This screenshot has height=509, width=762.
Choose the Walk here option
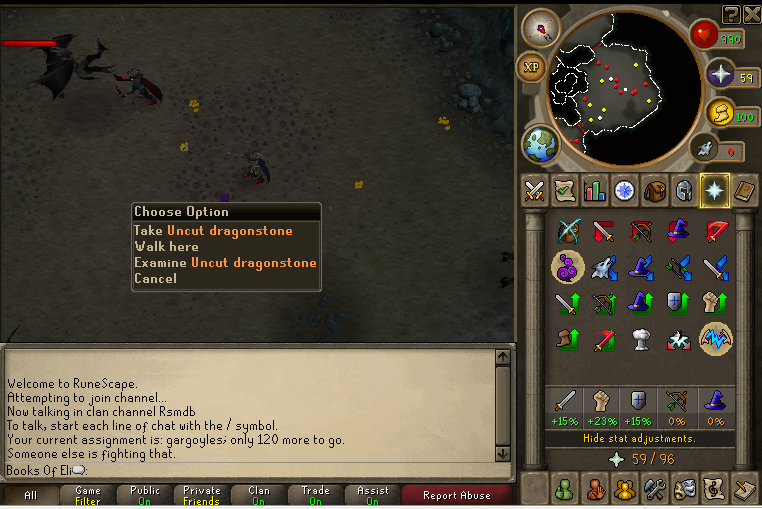pyautogui.click(x=166, y=247)
